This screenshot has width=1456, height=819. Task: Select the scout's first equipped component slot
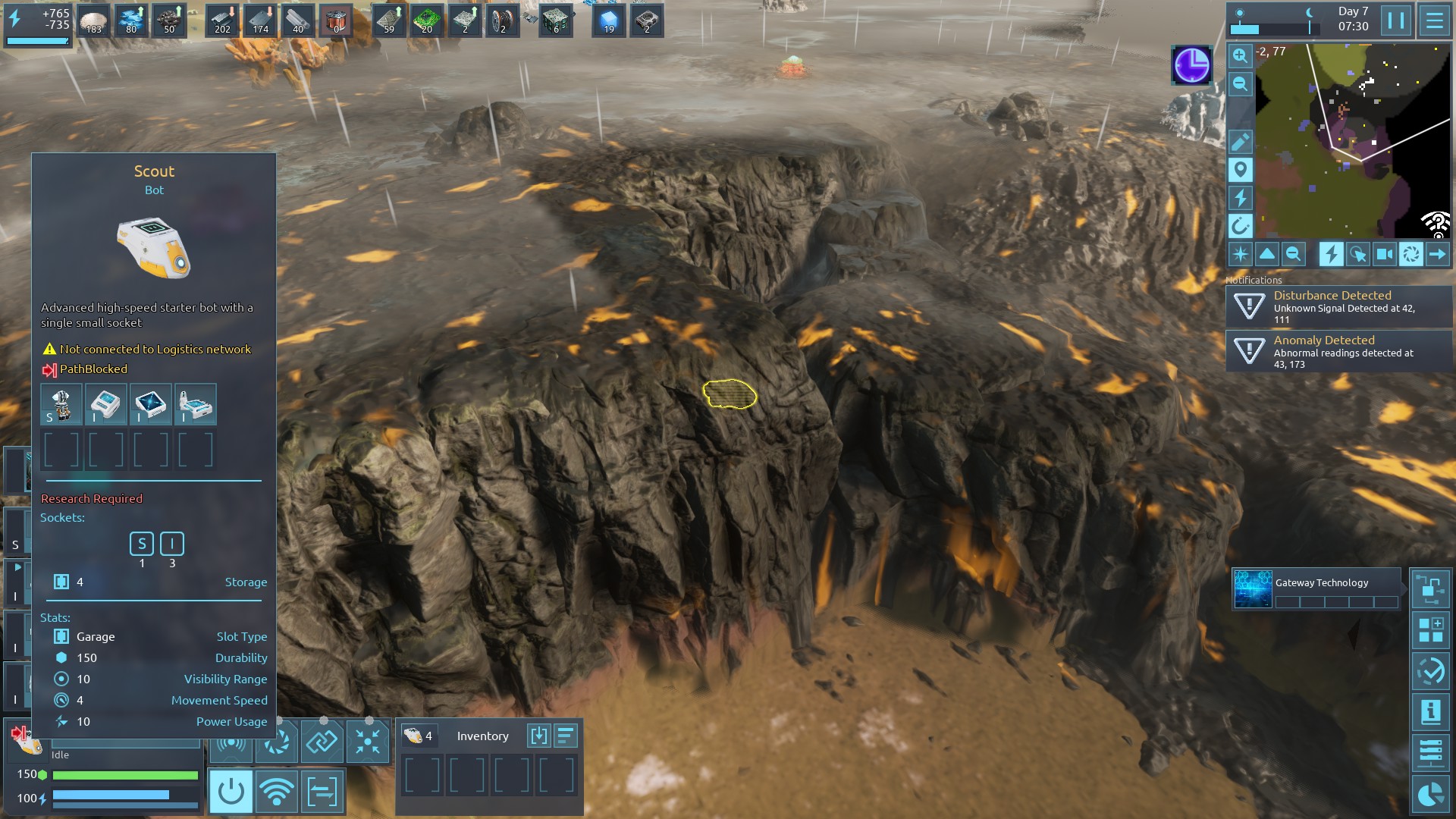pyautogui.click(x=61, y=403)
